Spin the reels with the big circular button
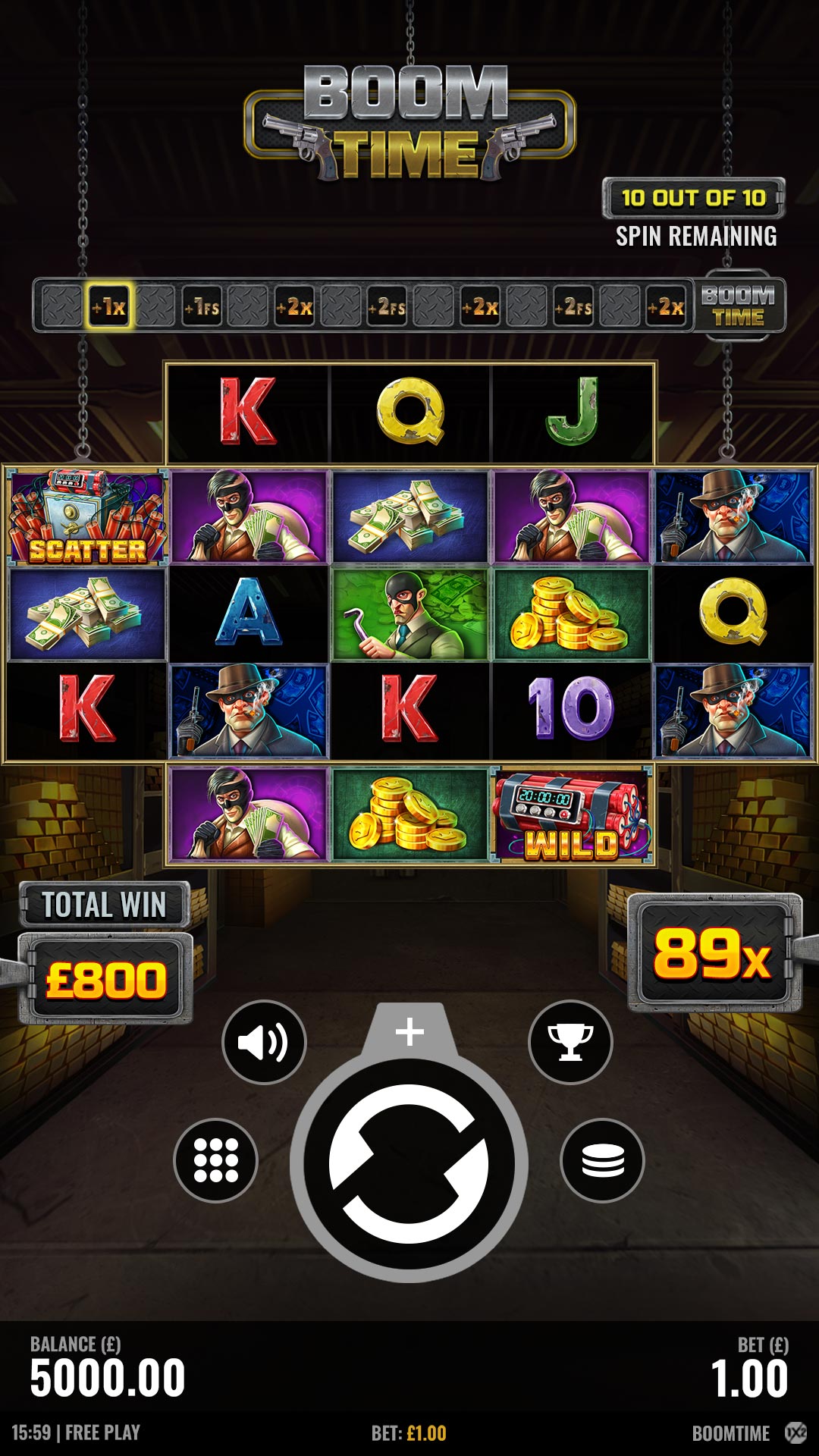This screenshot has height=1456, width=819. [409, 1163]
